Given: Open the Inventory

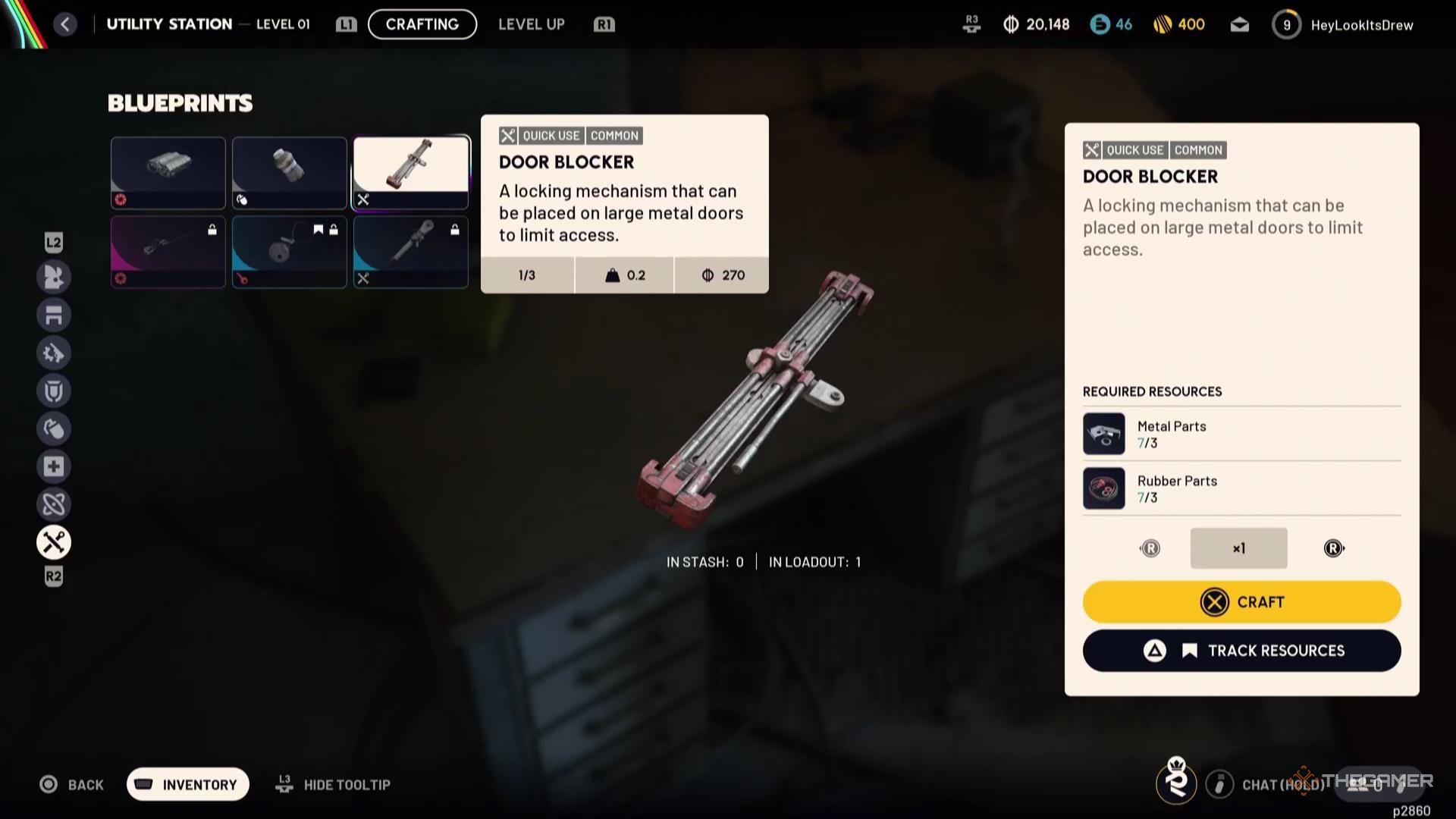Looking at the screenshot, I should coord(188,784).
